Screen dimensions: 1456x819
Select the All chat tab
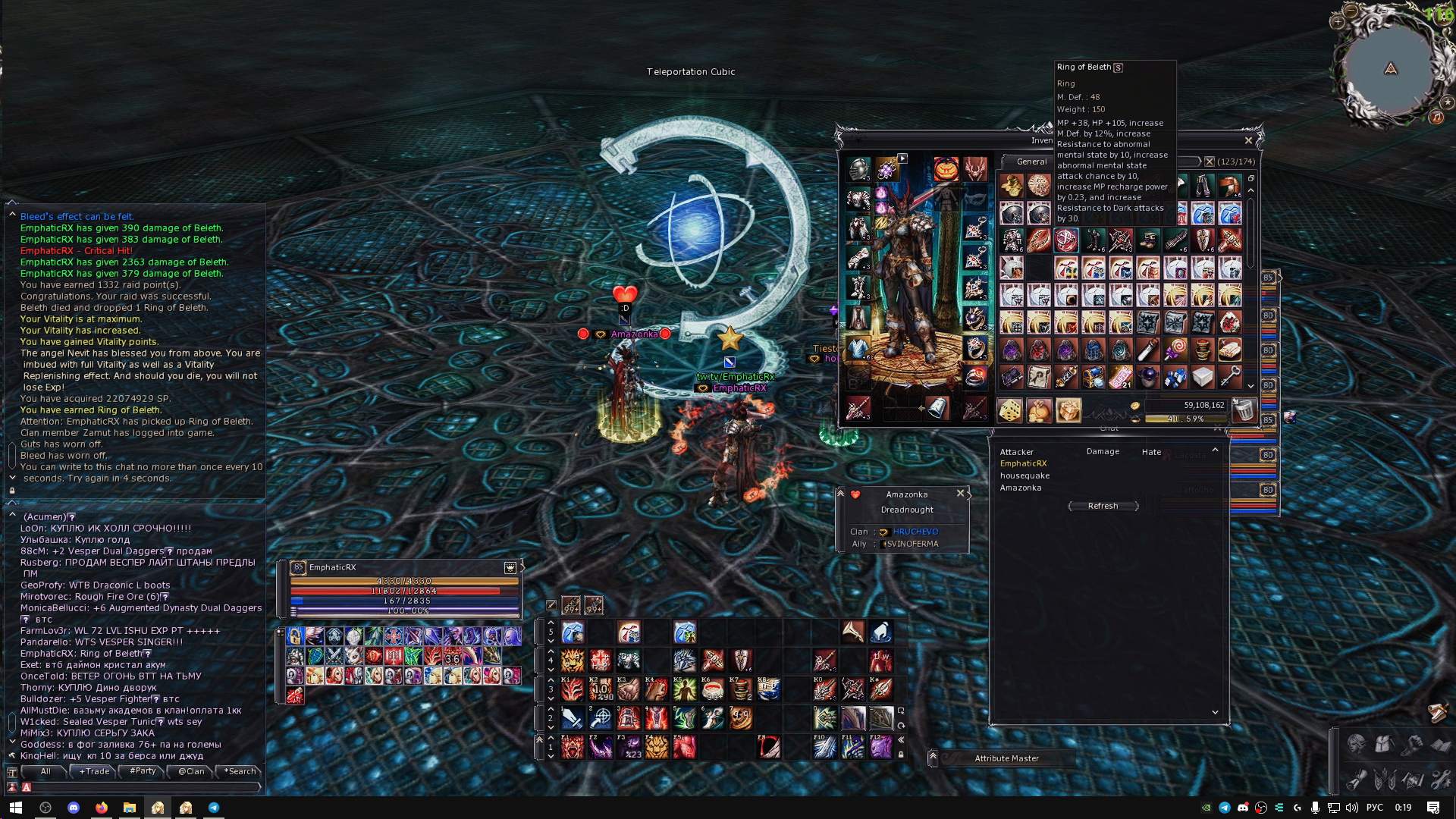tap(45, 771)
